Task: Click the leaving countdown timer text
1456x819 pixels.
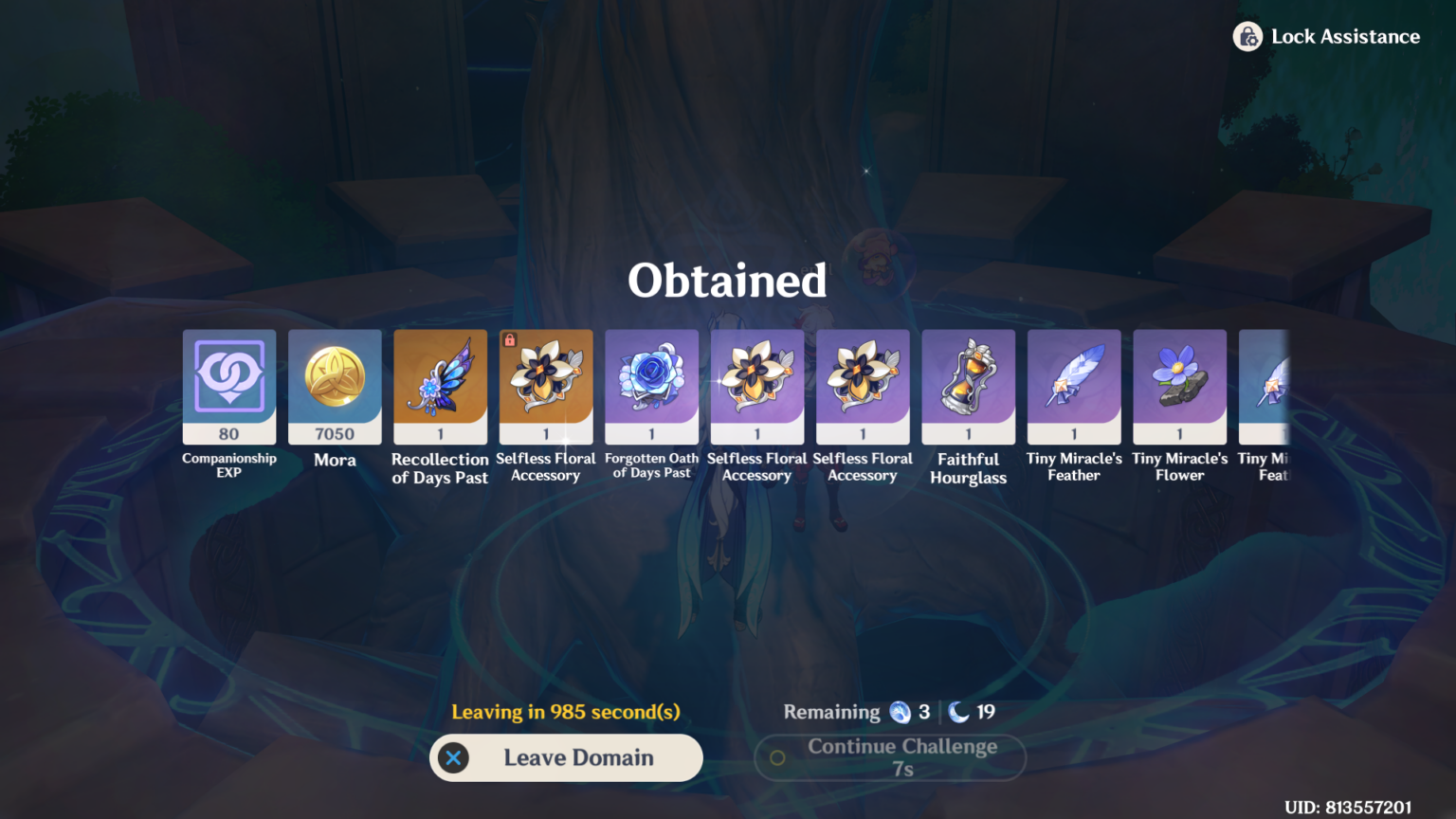Action: 566,712
